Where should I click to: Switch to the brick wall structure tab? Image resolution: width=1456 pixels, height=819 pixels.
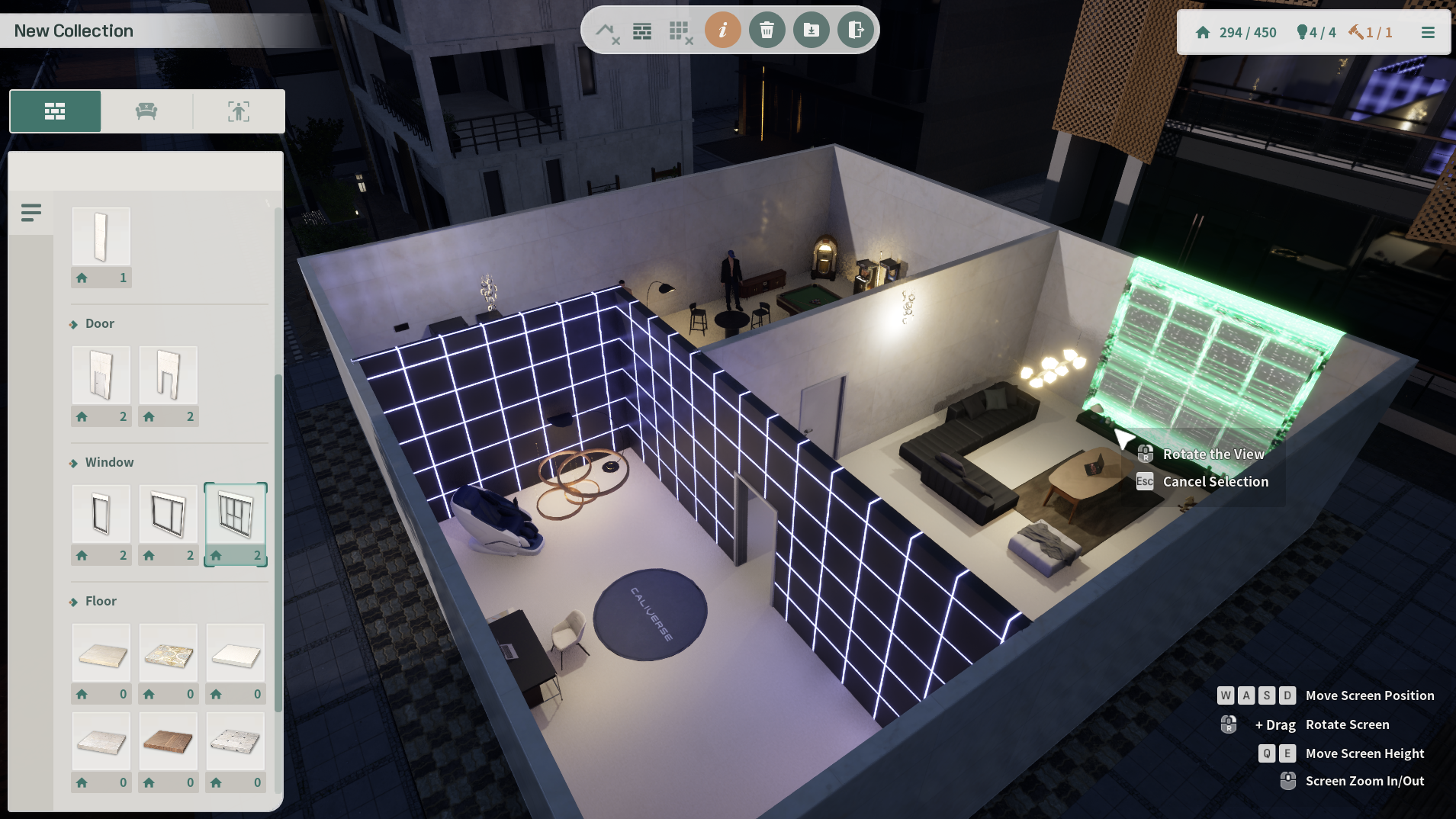click(55, 111)
